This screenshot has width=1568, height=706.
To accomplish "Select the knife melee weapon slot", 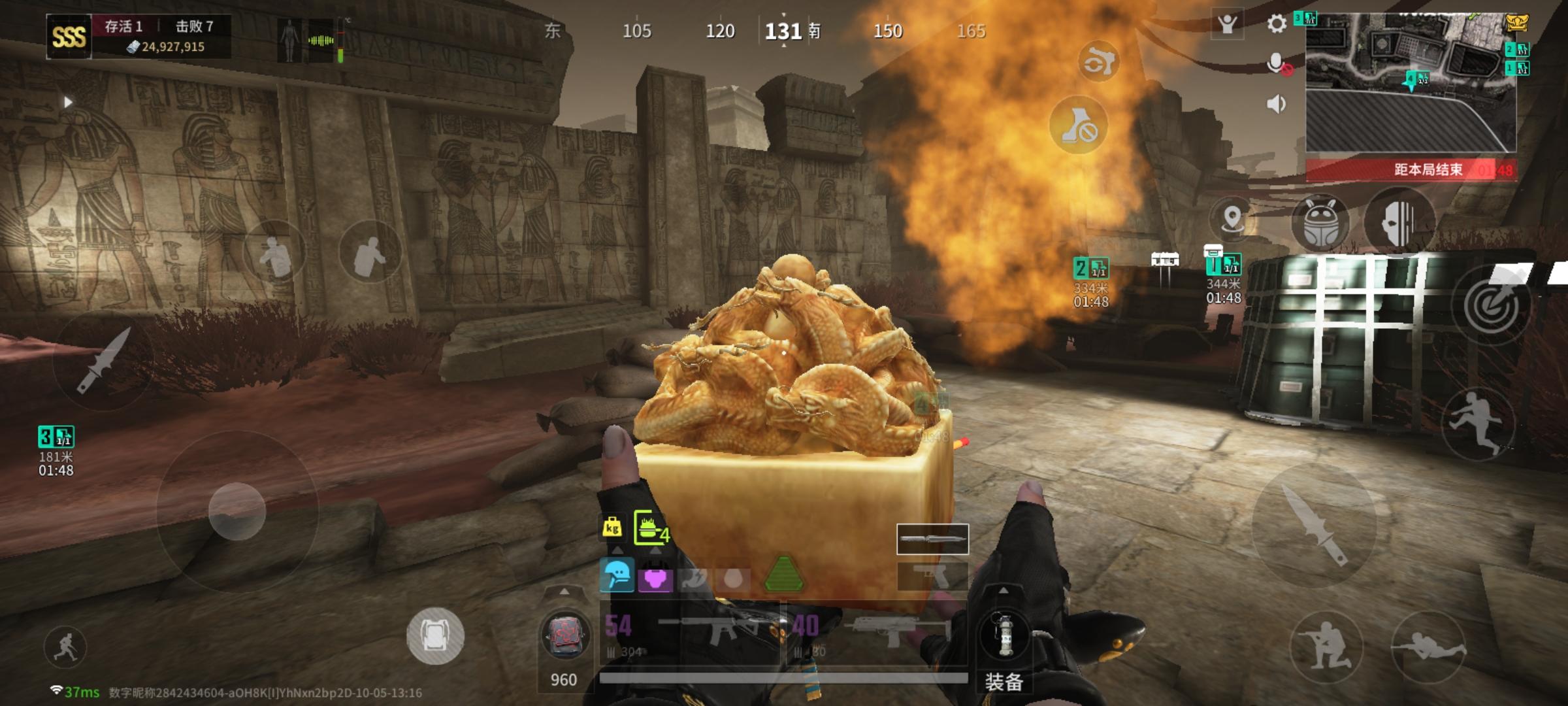I will click(x=932, y=539).
